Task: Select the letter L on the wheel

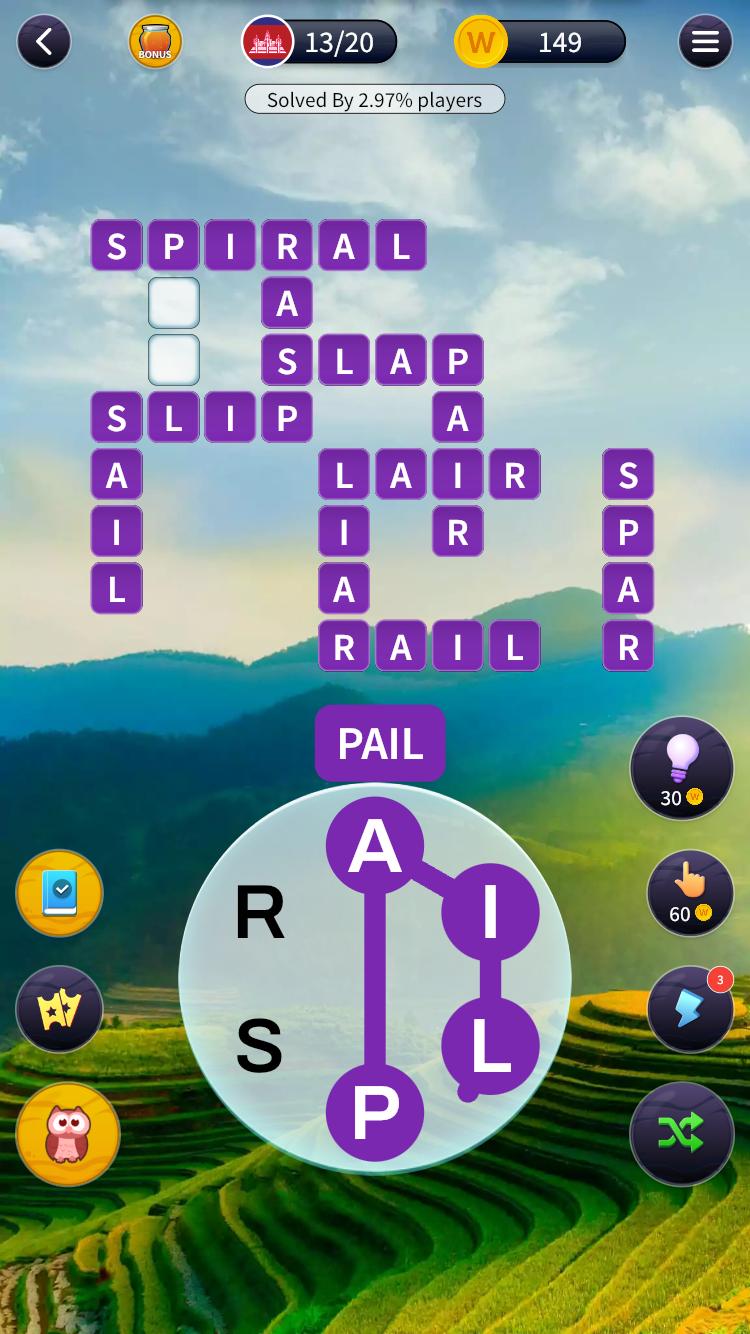Action: click(490, 1046)
